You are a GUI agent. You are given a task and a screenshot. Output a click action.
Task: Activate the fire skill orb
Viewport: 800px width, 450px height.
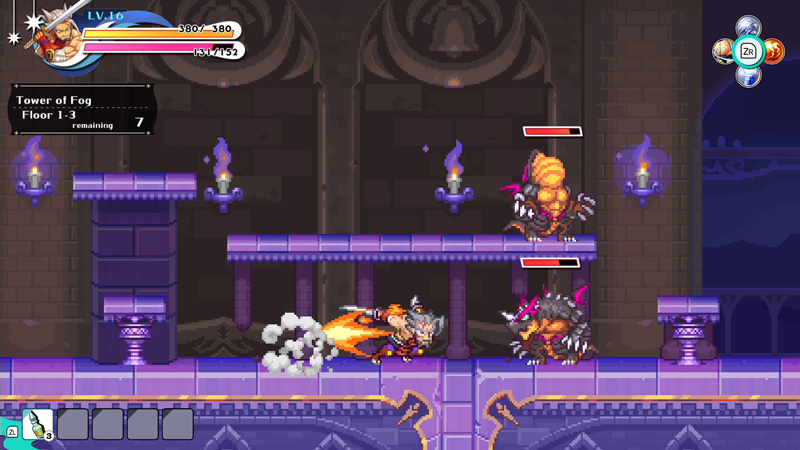774,50
